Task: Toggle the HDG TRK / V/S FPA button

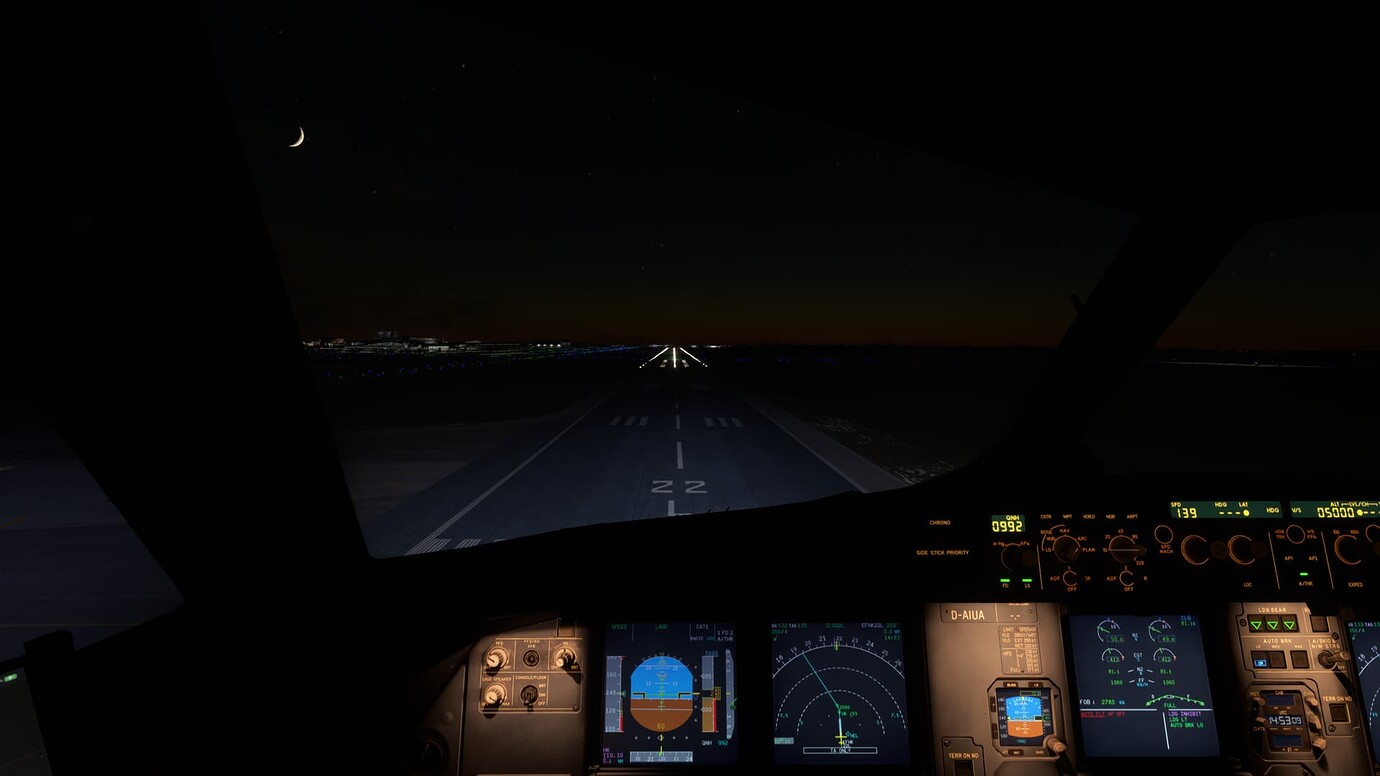Action: click(x=1294, y=535)
